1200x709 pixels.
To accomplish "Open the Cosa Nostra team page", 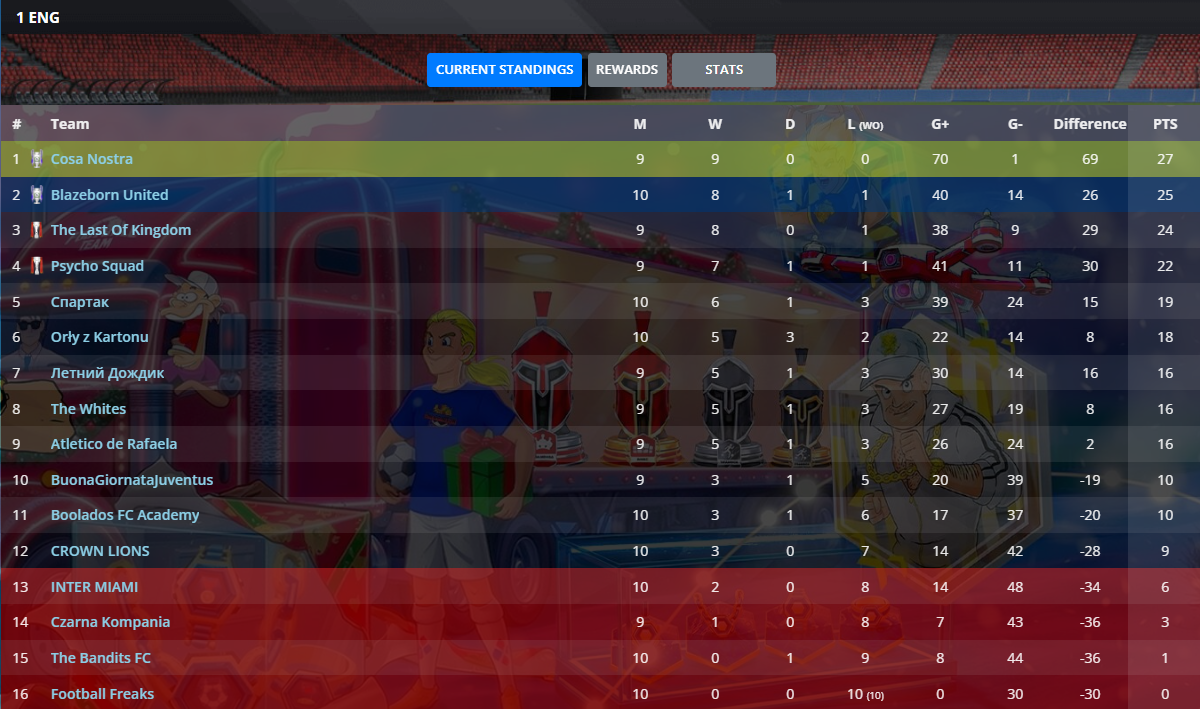I will tap(92, 159).
